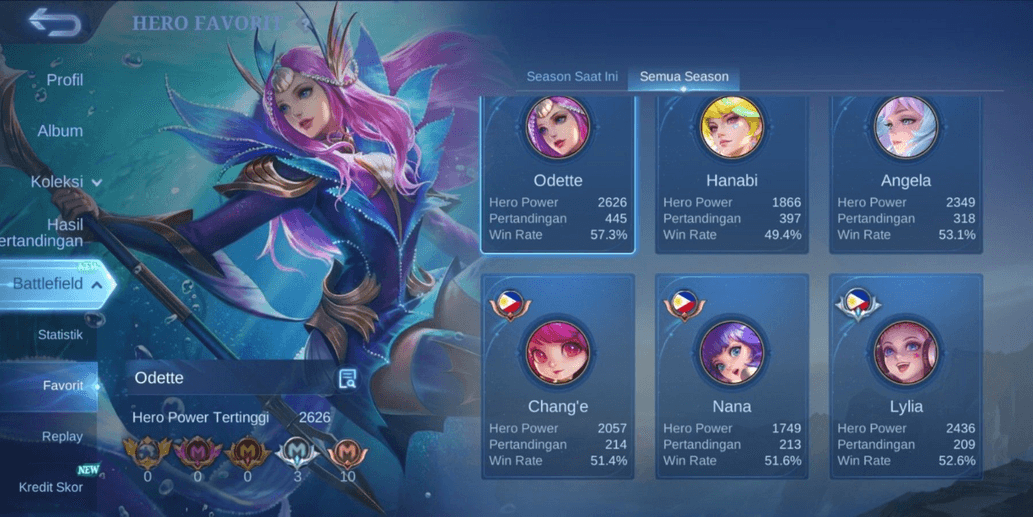Select the Semua Season tab
This screenshot has height=517, width=1033.
pos(684,77)
